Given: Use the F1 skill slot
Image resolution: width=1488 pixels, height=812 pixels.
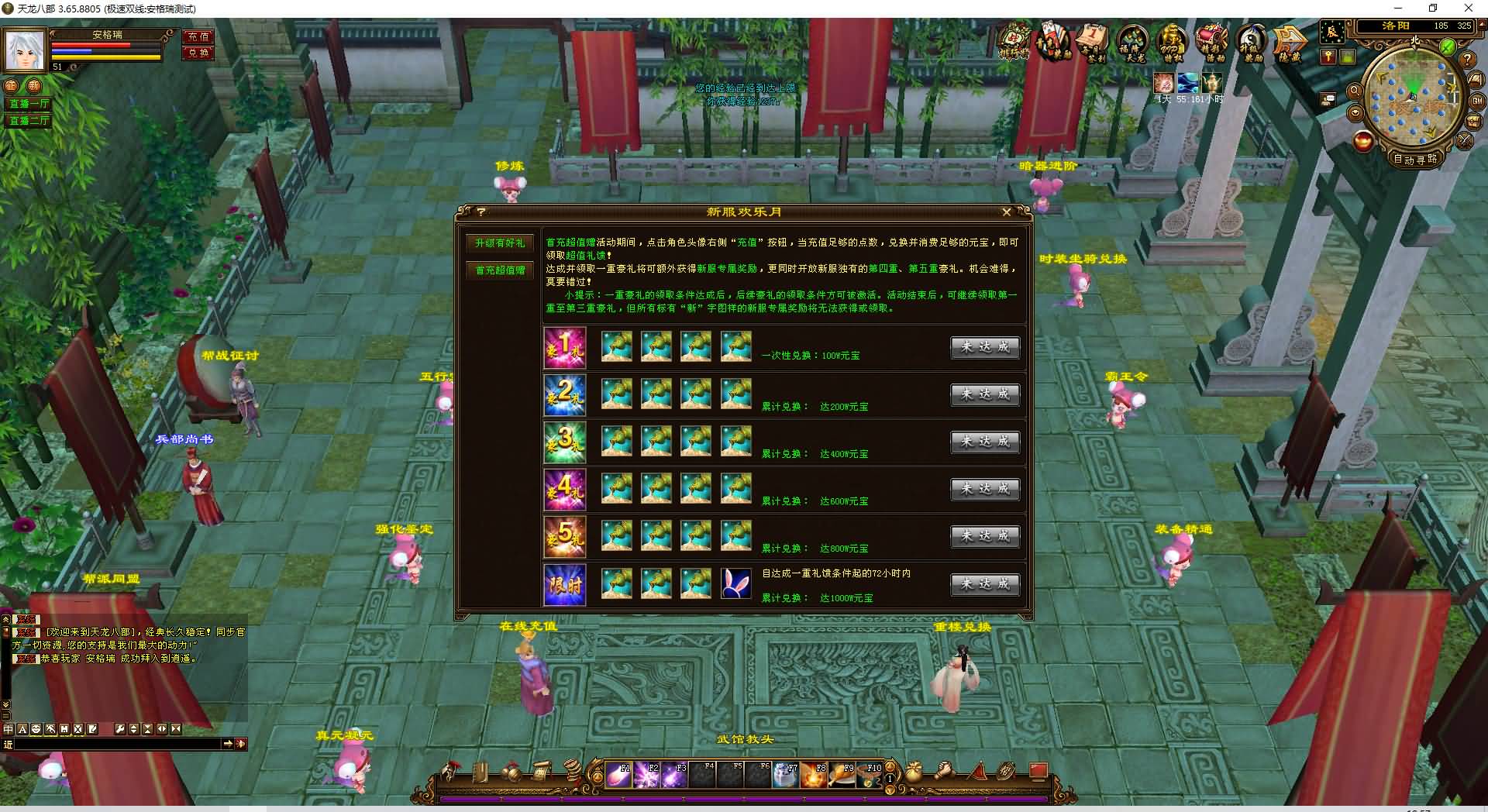Looking at the screenshot, I should 618,774.
